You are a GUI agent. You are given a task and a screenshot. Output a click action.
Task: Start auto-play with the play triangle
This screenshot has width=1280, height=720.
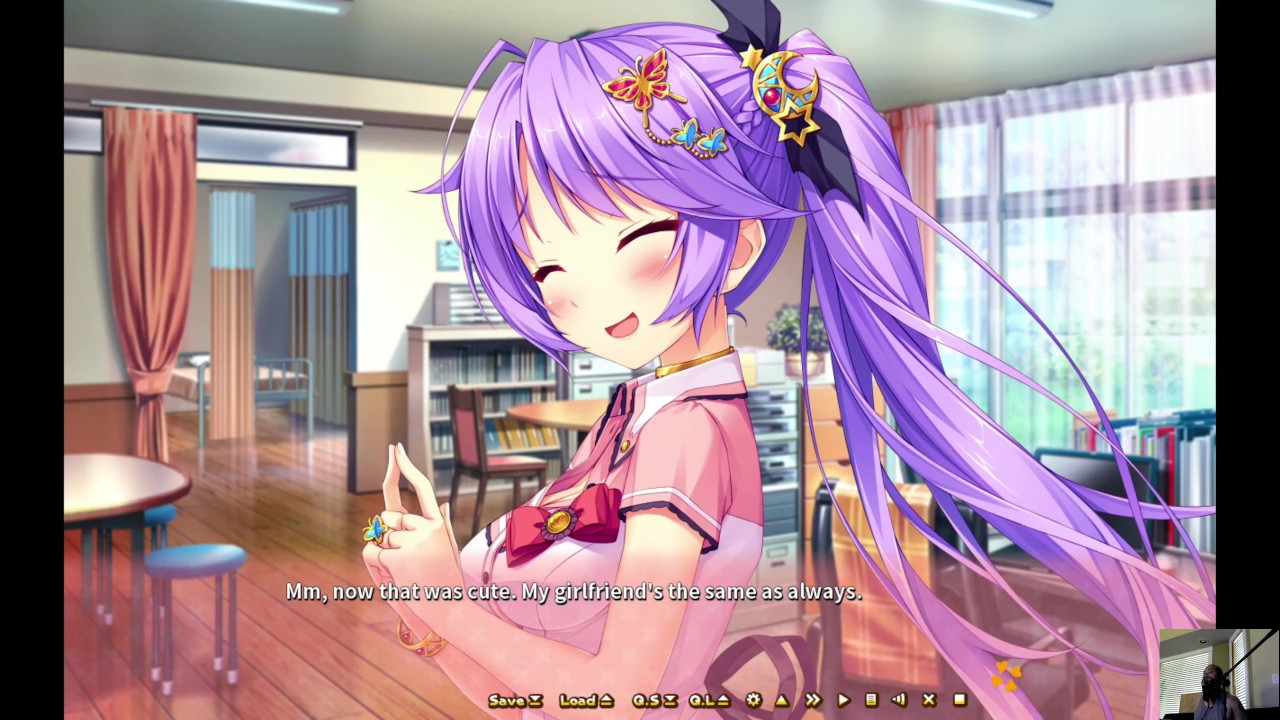click(x=843, y=701)
